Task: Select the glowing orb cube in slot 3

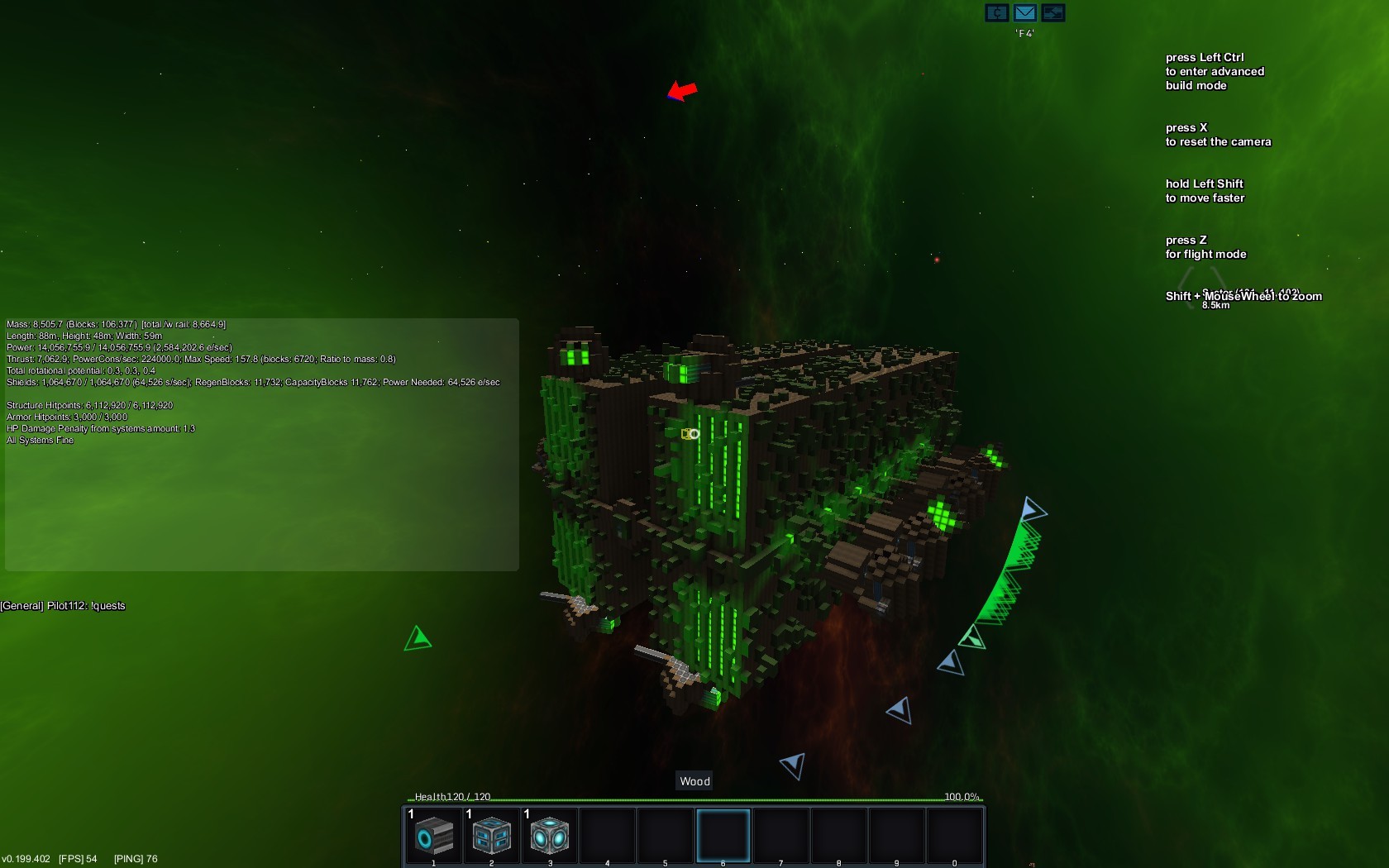Action: pyautogui.click(x=550, y=837)
